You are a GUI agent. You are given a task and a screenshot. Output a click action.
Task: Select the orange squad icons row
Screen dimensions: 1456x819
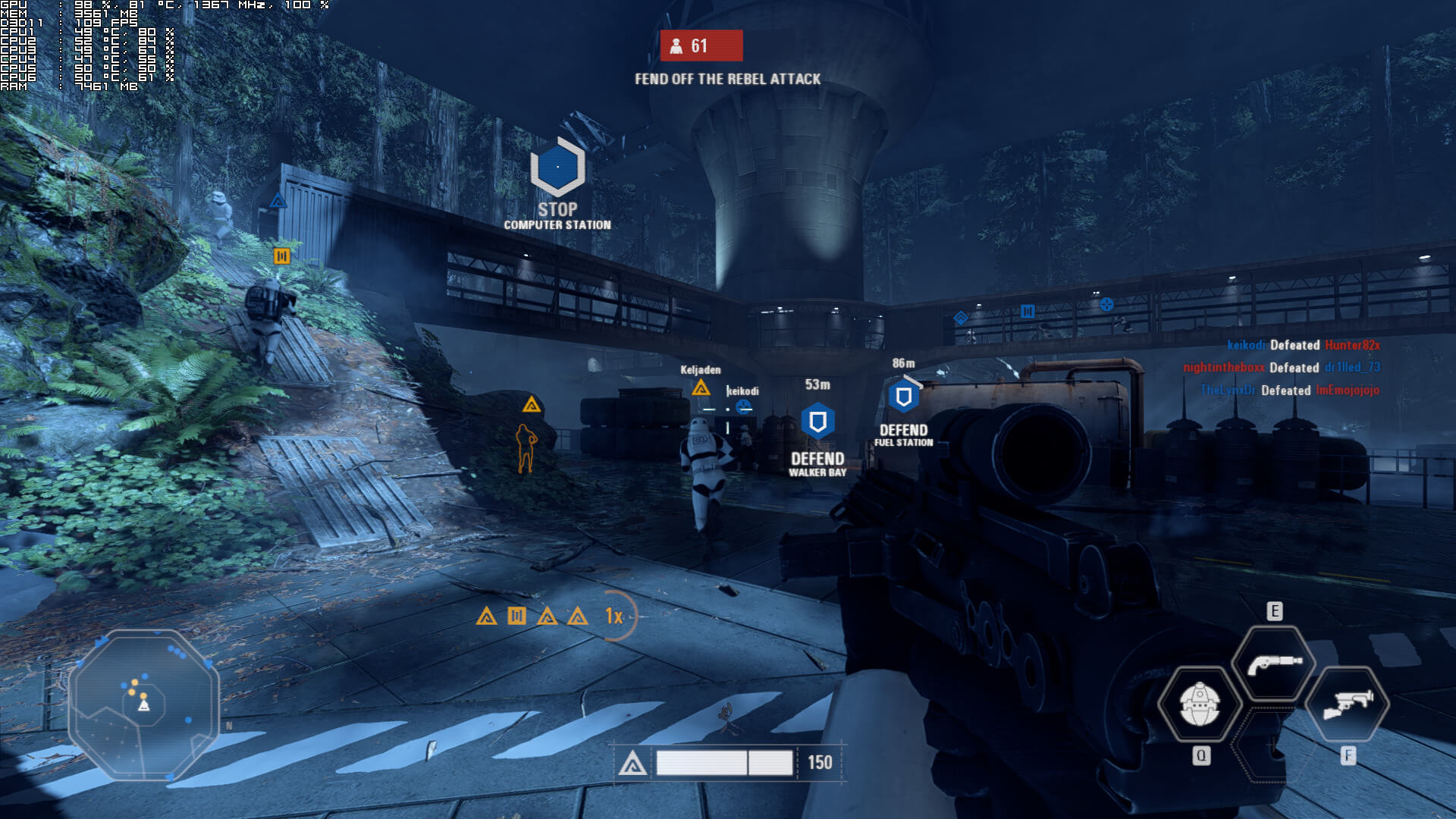click(x=532, y=616)
